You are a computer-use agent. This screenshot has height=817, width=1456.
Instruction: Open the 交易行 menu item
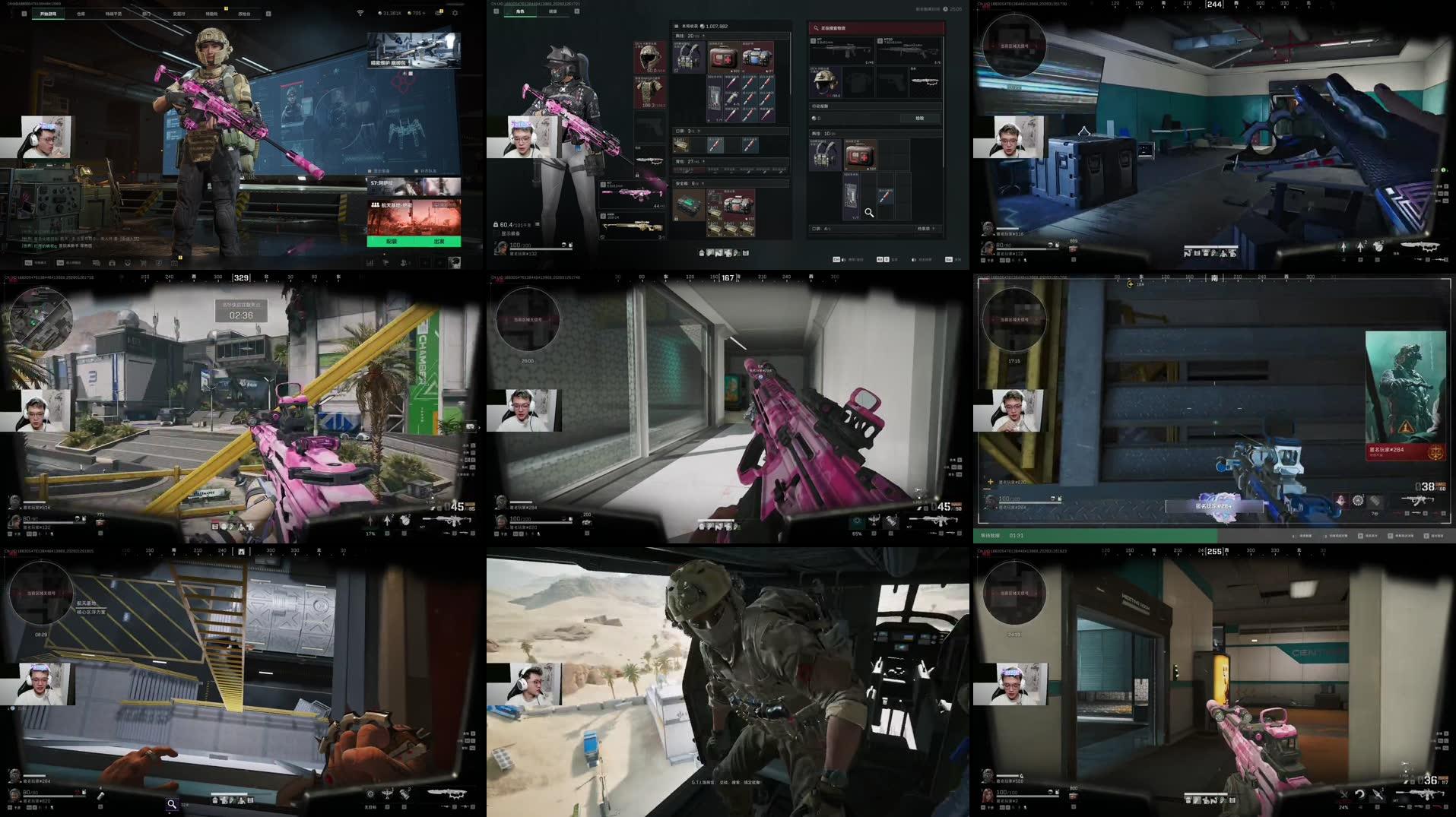[x=179, y=13]
